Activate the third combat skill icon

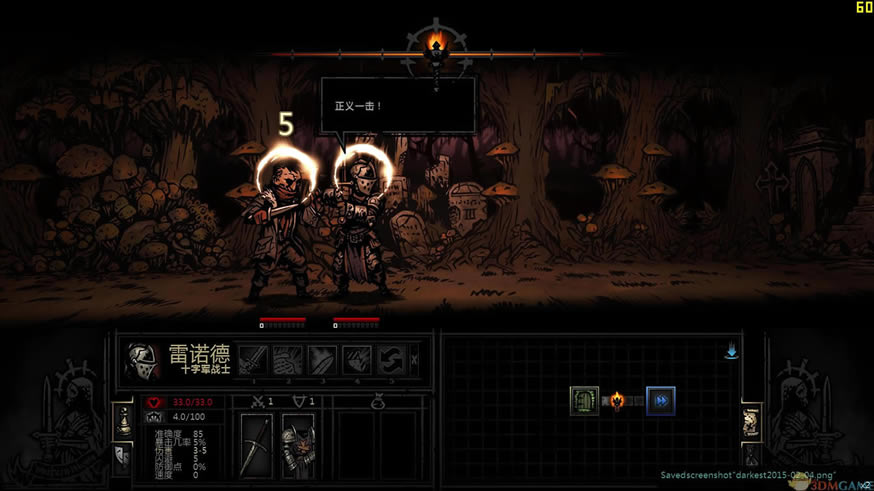pos(322,360)
